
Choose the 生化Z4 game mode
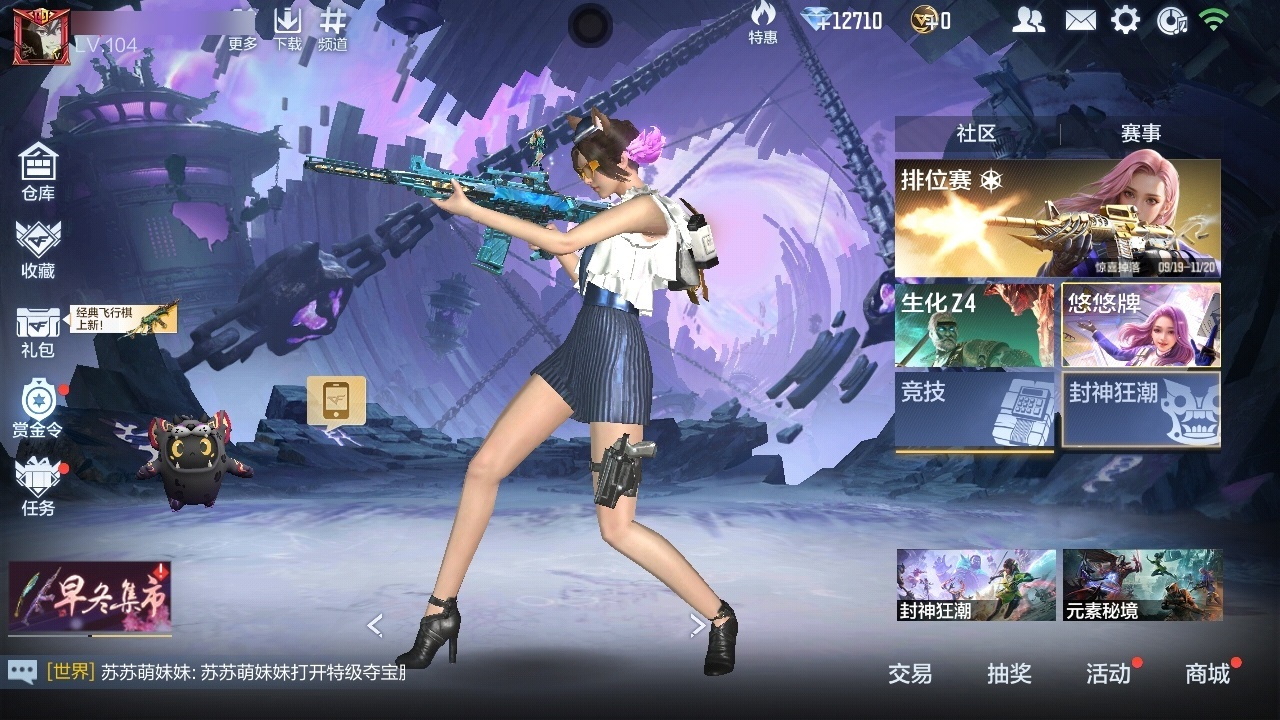pyautogui.click(x=974, y=325)
